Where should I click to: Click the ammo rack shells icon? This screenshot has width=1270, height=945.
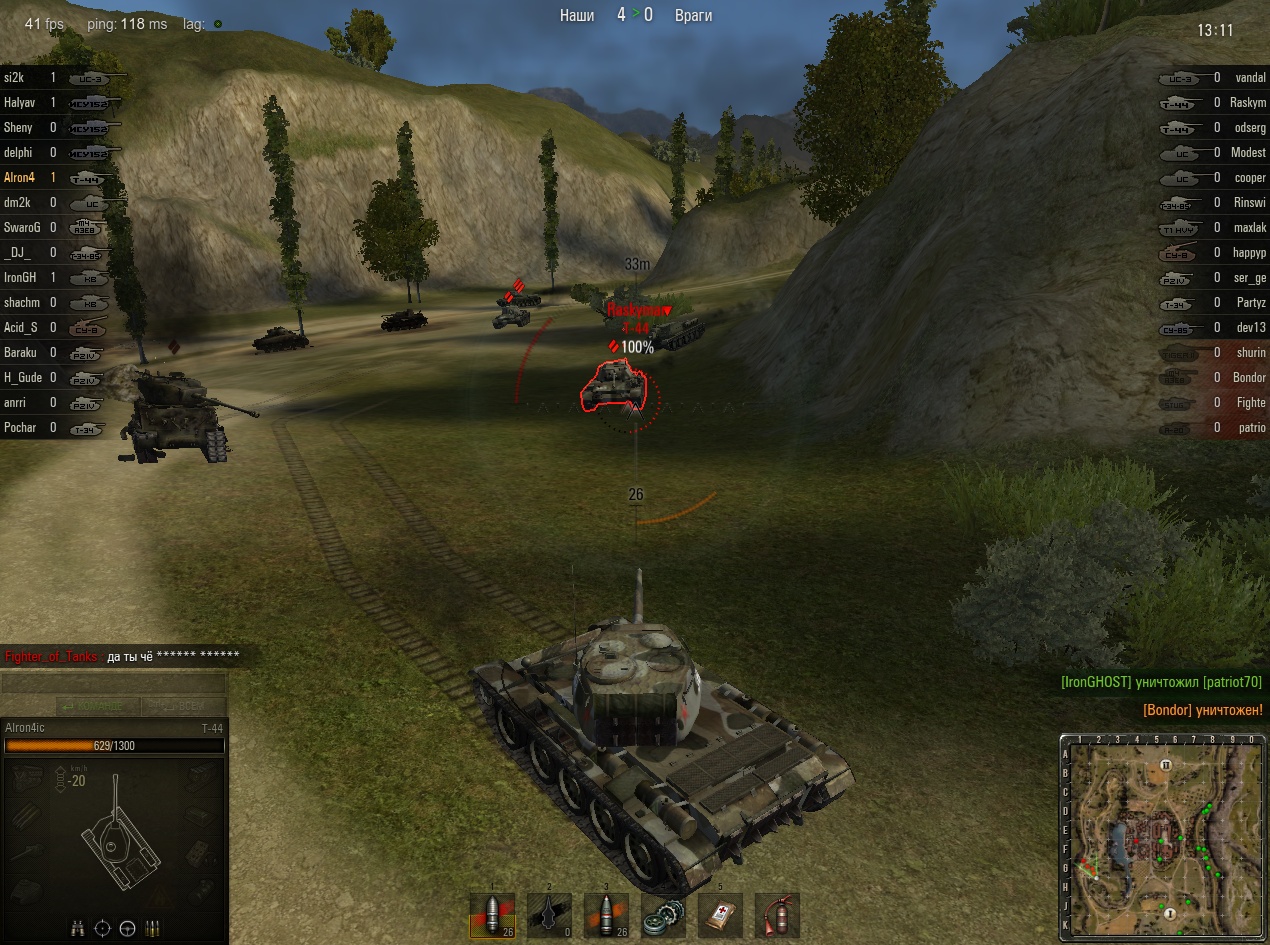pos(152,928)
